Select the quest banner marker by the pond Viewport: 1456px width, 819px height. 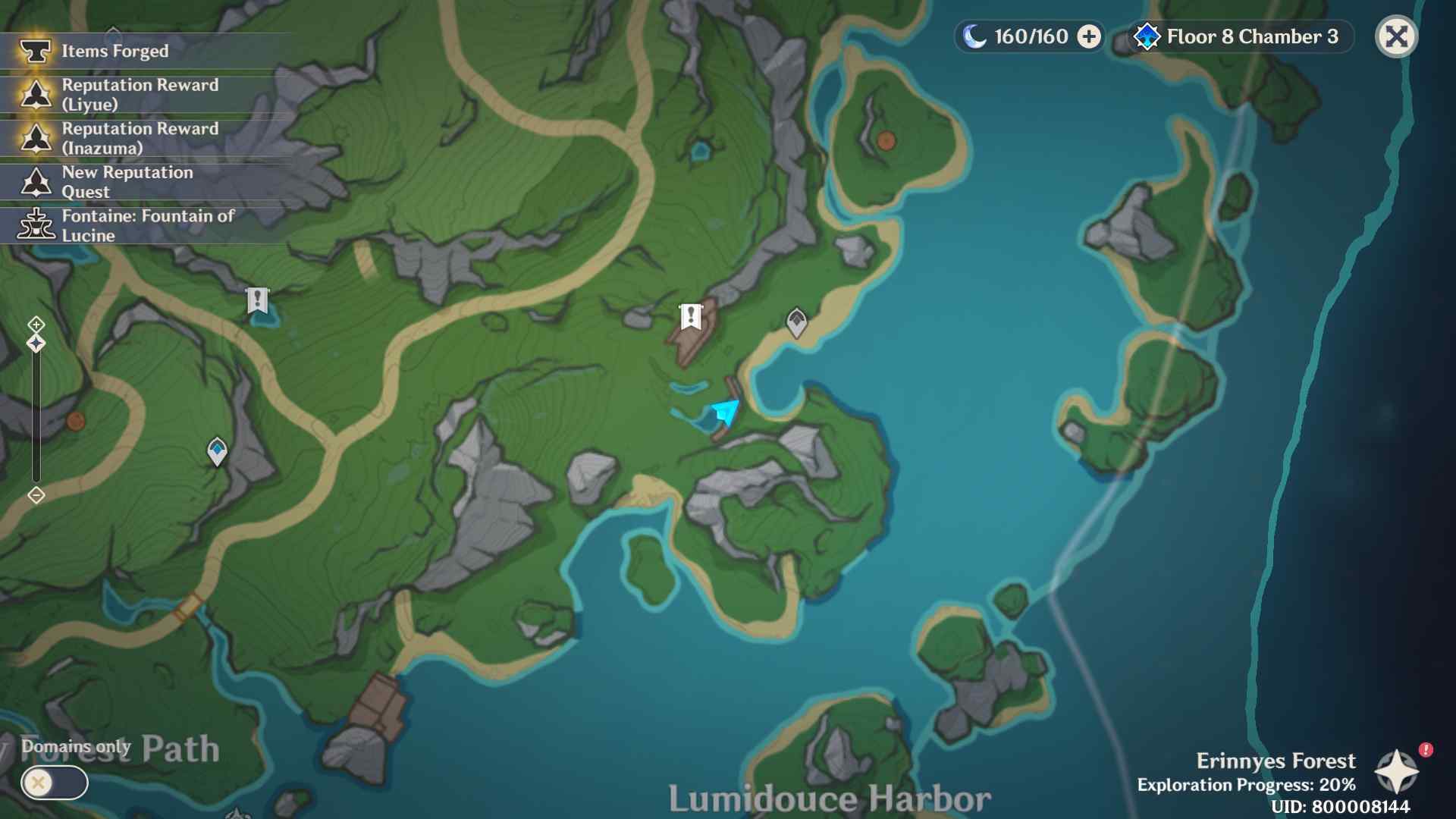(x=257, y=301)
